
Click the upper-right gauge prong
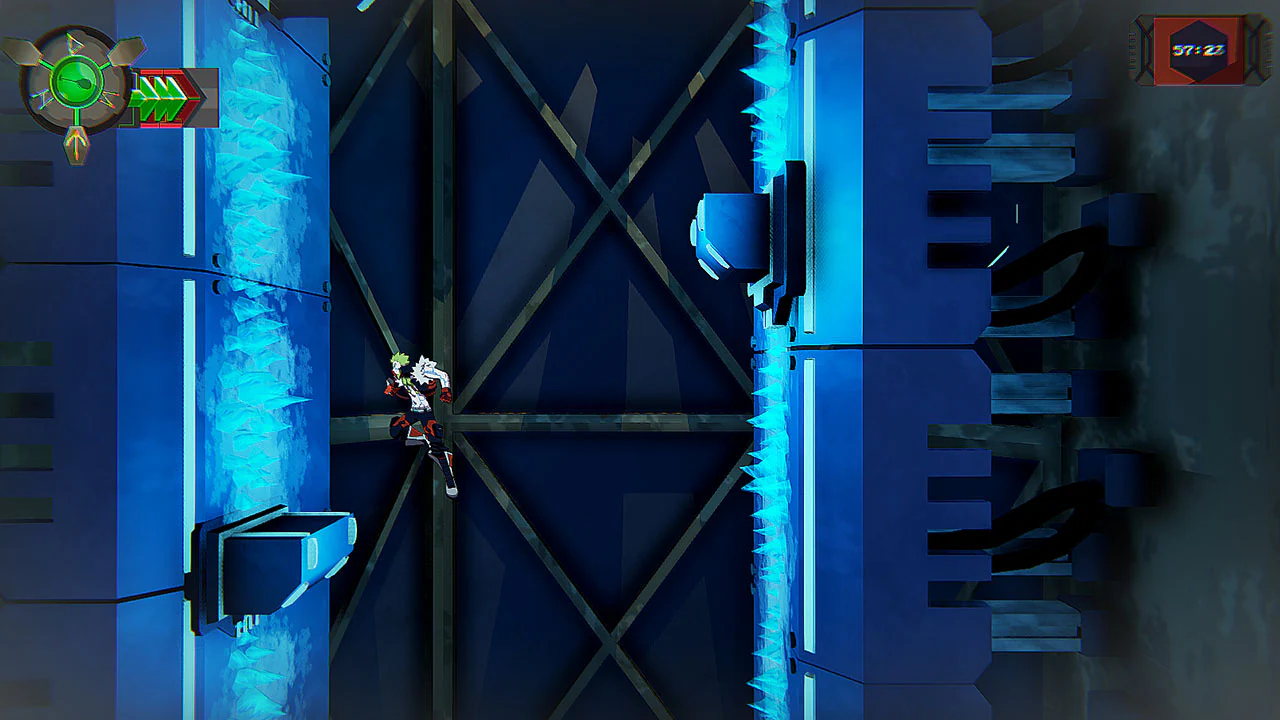tap(126, 50)
